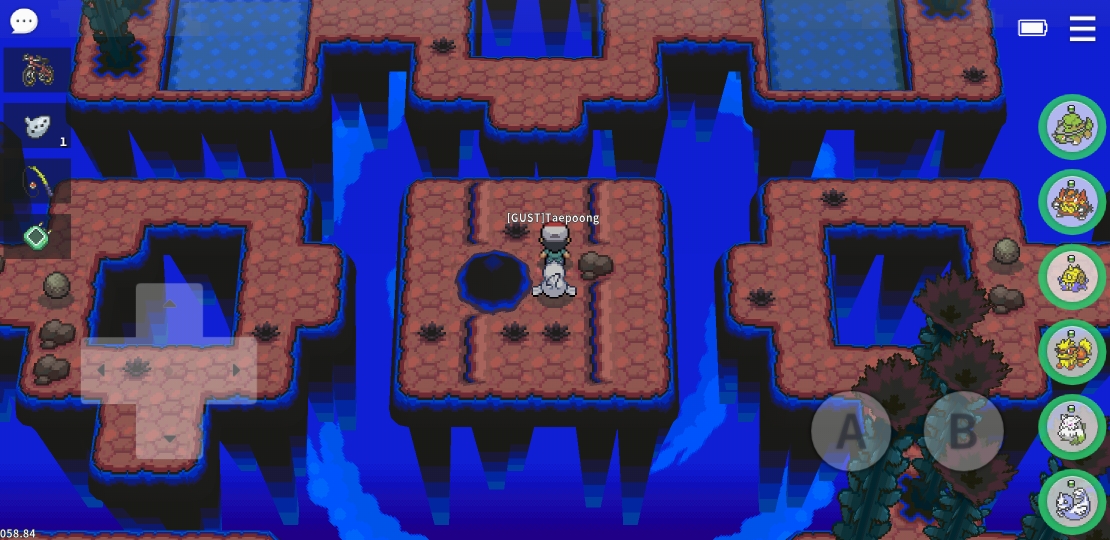The height and width of the screenshot is (540, 1110).
Task: Tap the D-pad right arrow
Action: pos(236,370)
